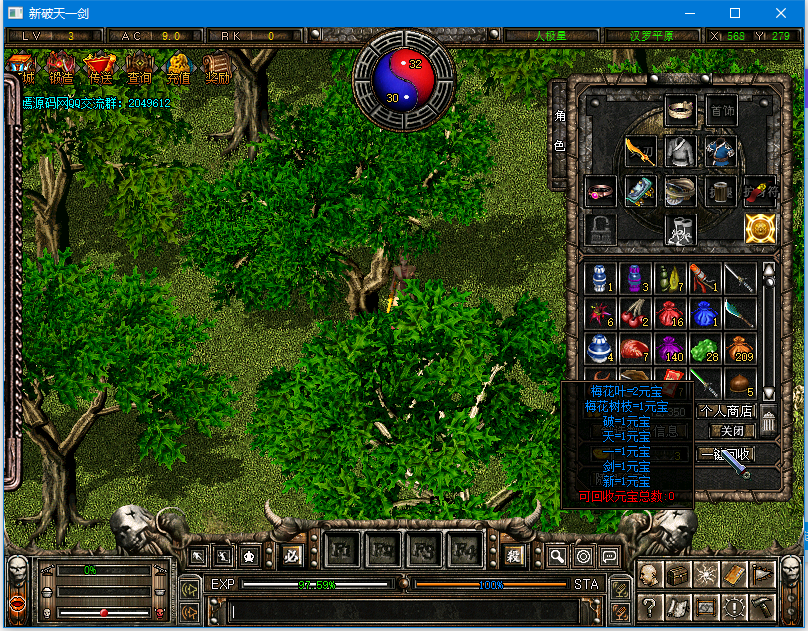Click the F1 skill hotkey slot
Screen dimensions: 808x631
click(x=342, y=551)
